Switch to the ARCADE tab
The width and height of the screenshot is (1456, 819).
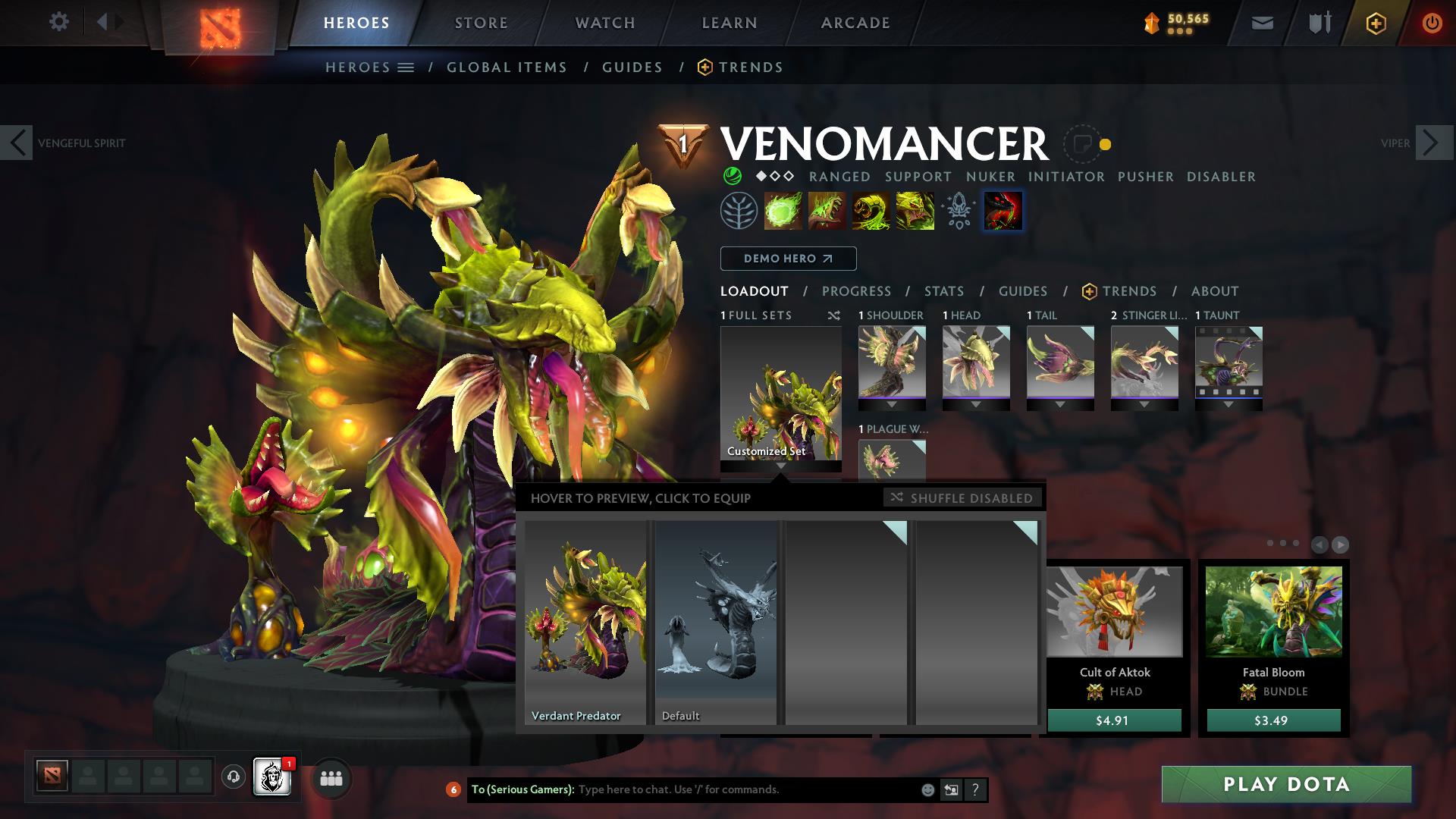click(855, 23)
